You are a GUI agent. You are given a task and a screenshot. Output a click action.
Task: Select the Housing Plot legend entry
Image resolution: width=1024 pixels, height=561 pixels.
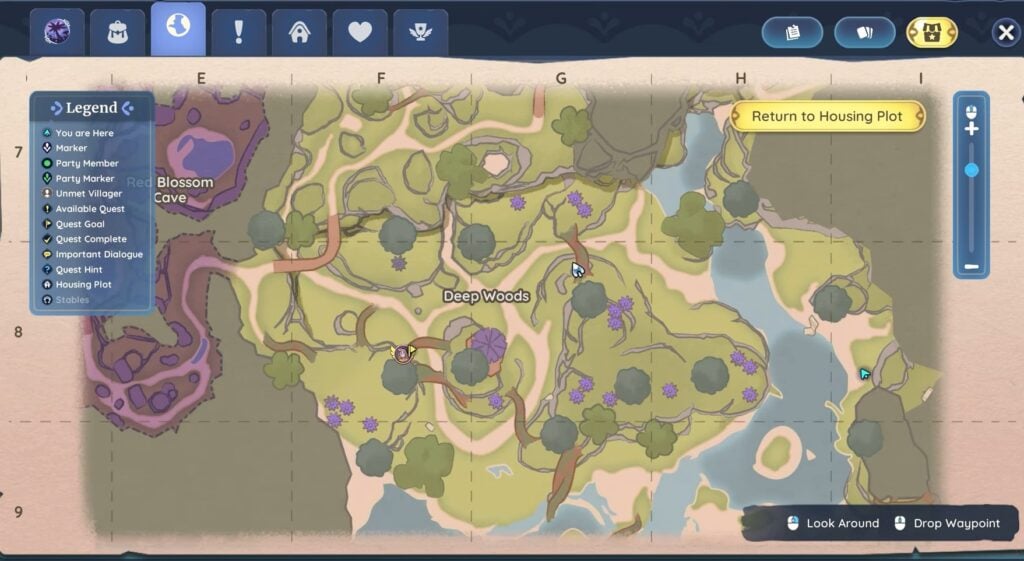click(83, 285)
